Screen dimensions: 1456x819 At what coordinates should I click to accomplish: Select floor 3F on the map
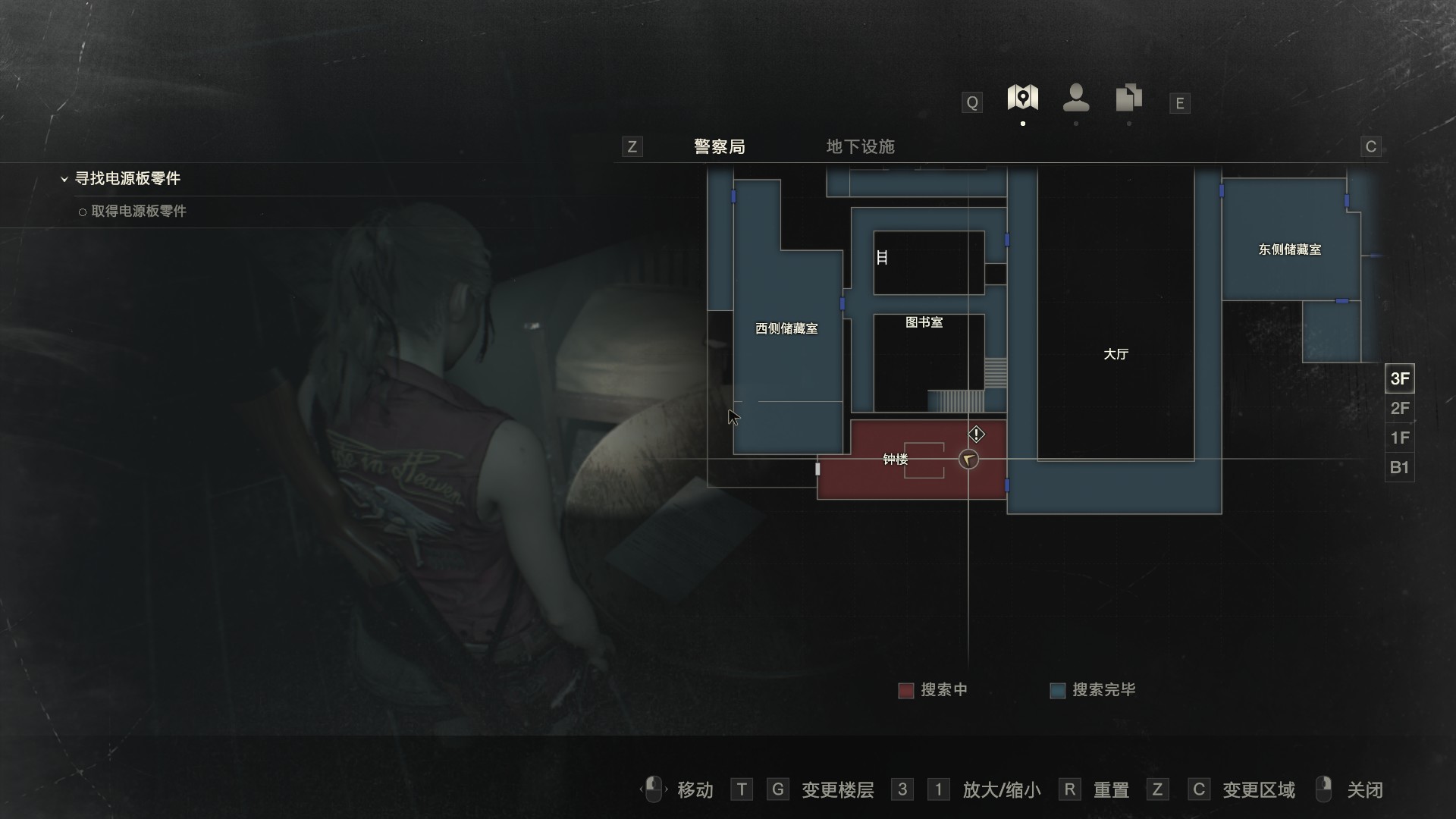(x=1399, y=378)
